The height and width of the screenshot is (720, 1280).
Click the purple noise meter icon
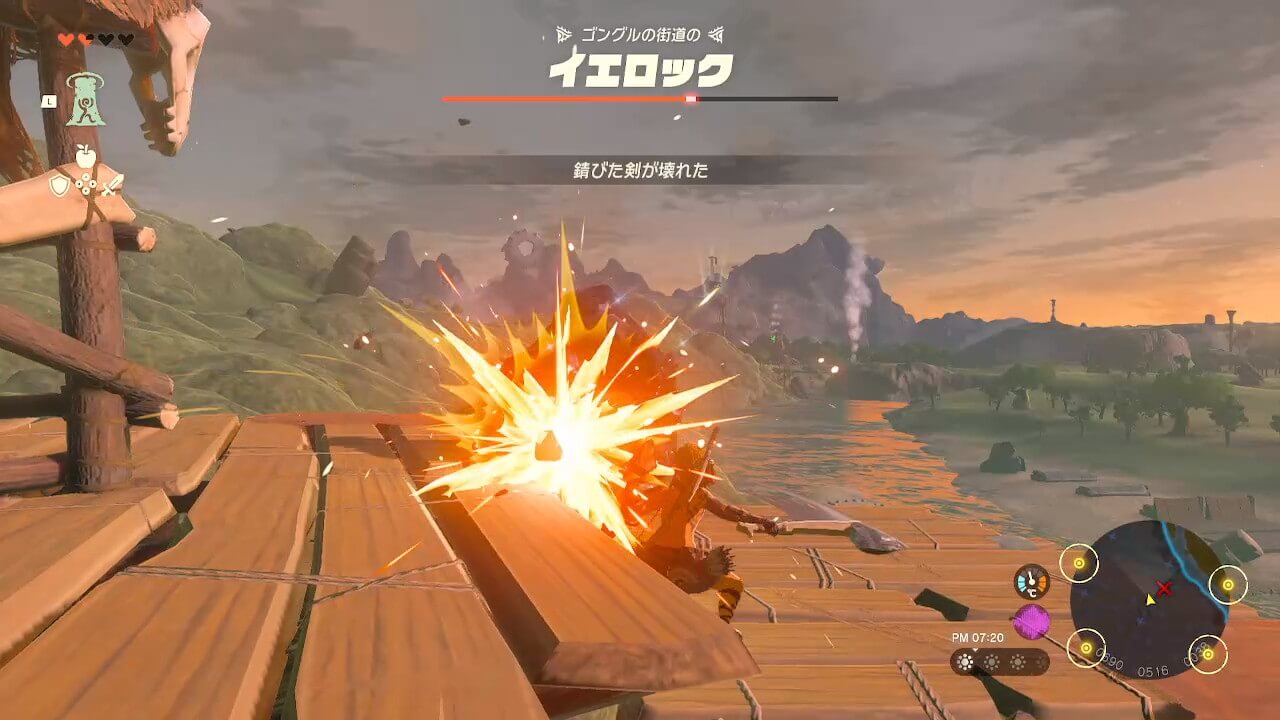pos(1031,622)
